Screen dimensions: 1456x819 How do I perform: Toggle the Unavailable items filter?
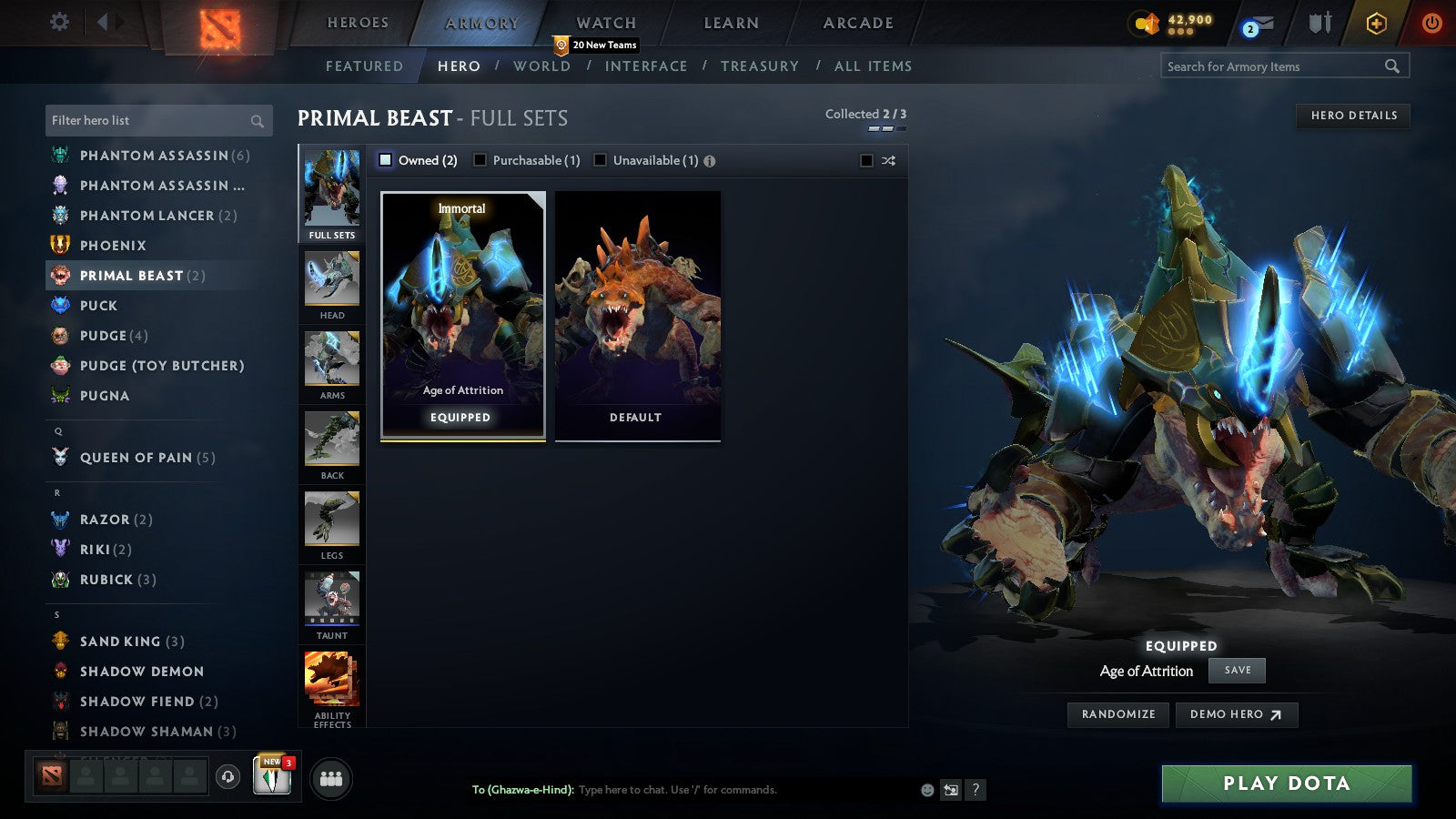coord(600,159)
